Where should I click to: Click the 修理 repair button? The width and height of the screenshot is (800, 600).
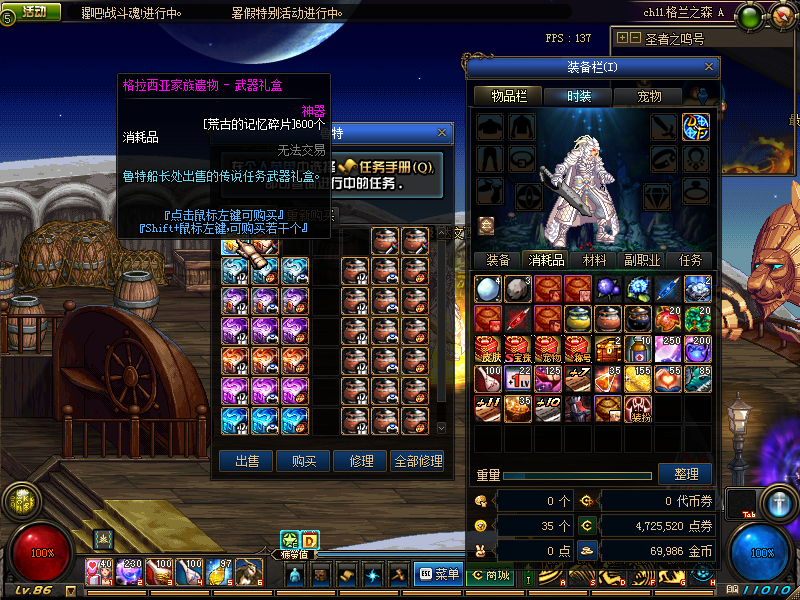click(x=360, y=461)
